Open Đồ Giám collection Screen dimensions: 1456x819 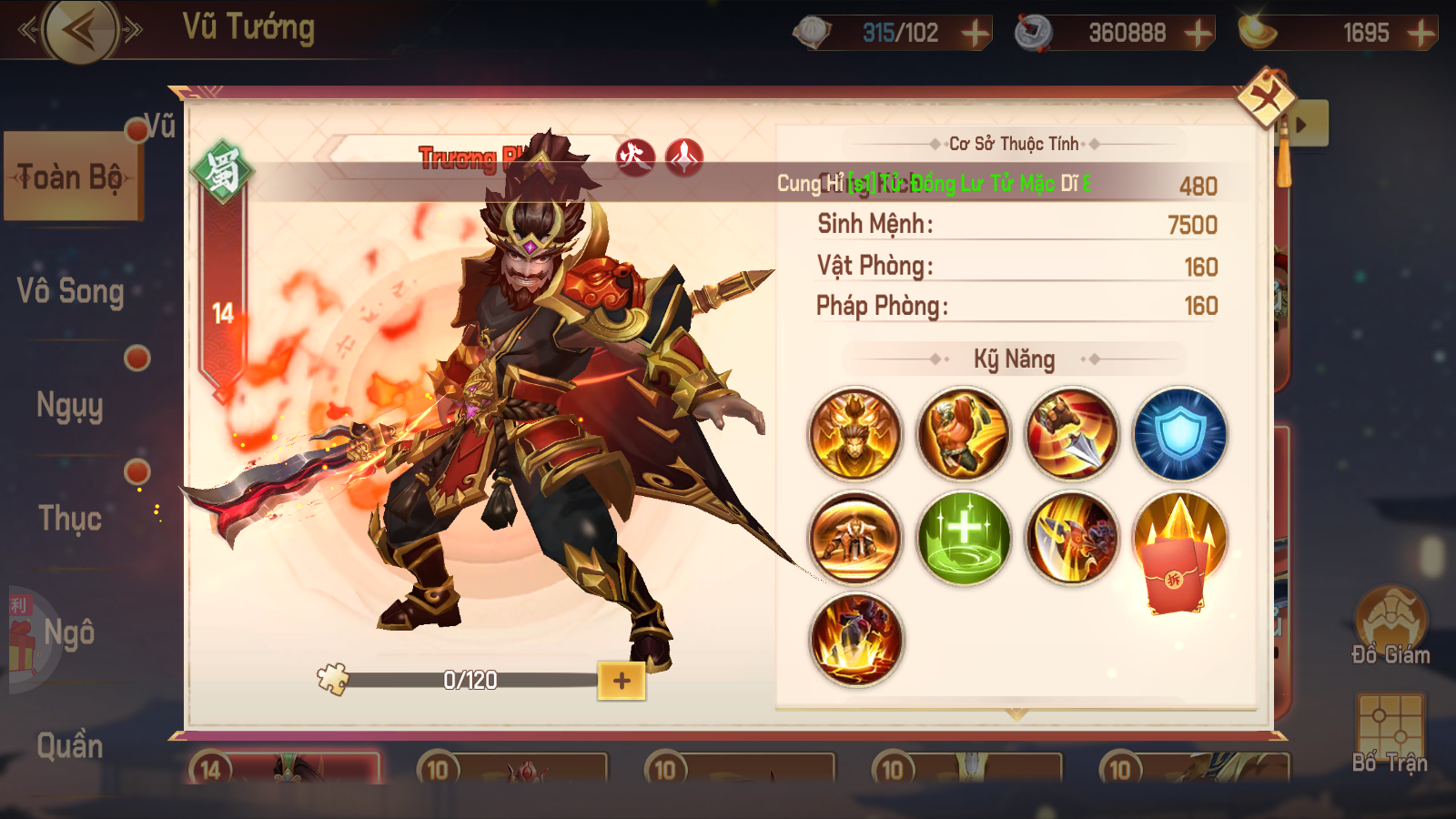pyautogui.click(x=1390, y=628)
